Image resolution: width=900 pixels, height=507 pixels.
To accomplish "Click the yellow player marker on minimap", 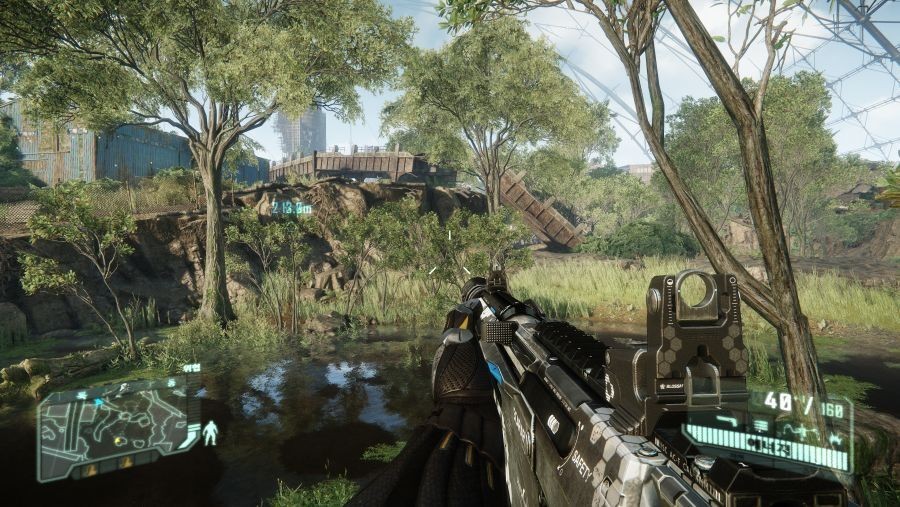I will click(119, 441).
